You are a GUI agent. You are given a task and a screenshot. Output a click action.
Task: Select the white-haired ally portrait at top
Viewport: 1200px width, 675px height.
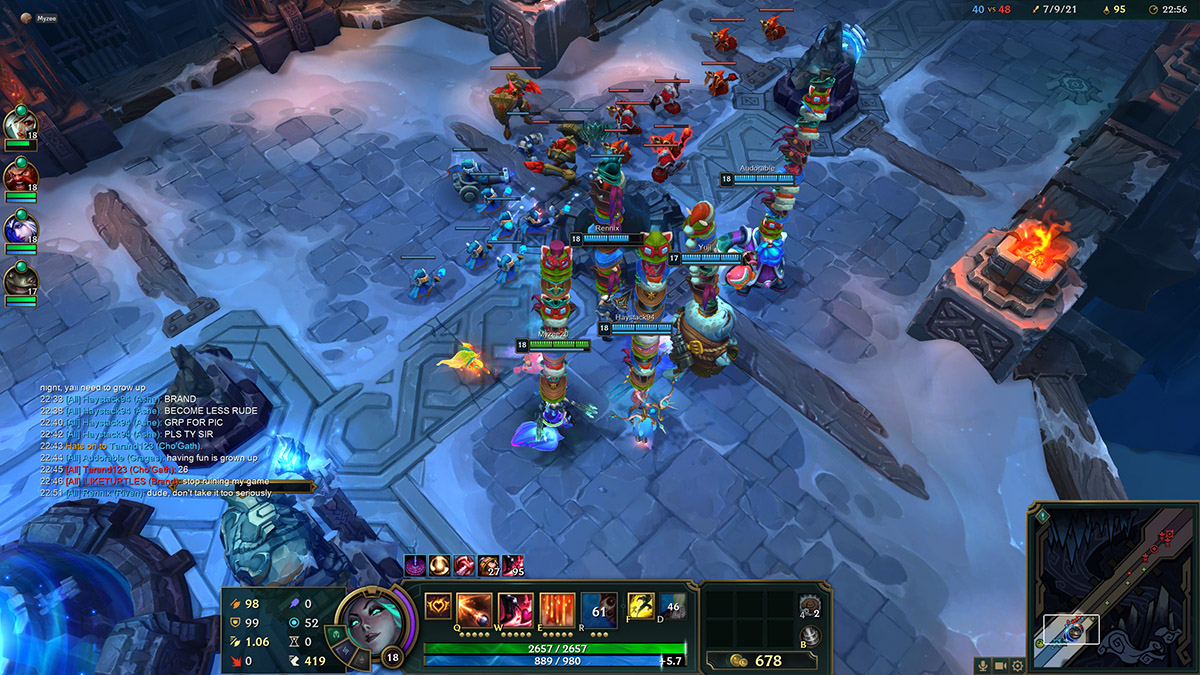click(x=19, y=124)
